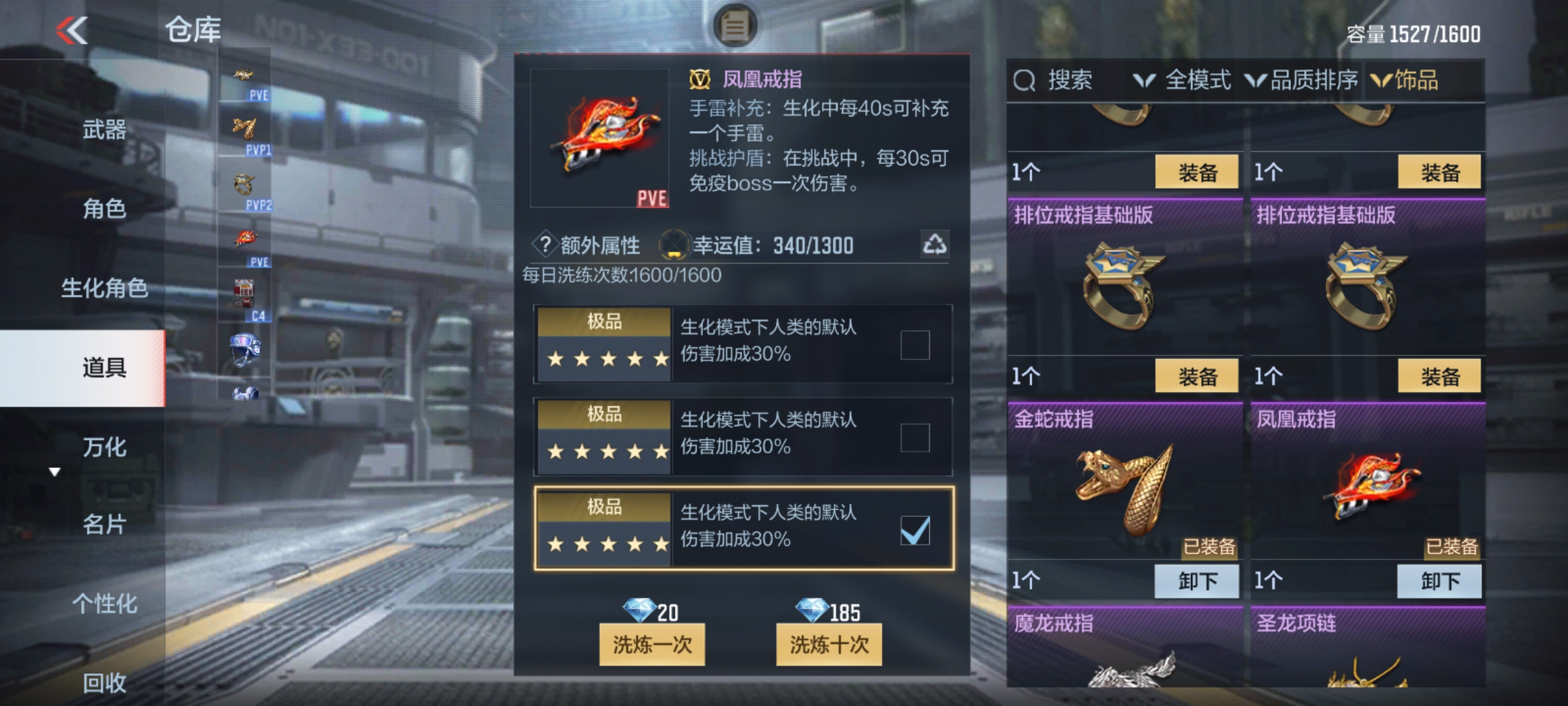The image size is (1568, 706).
Task: Go back with the double-arrow button
Action: [72, 30]
